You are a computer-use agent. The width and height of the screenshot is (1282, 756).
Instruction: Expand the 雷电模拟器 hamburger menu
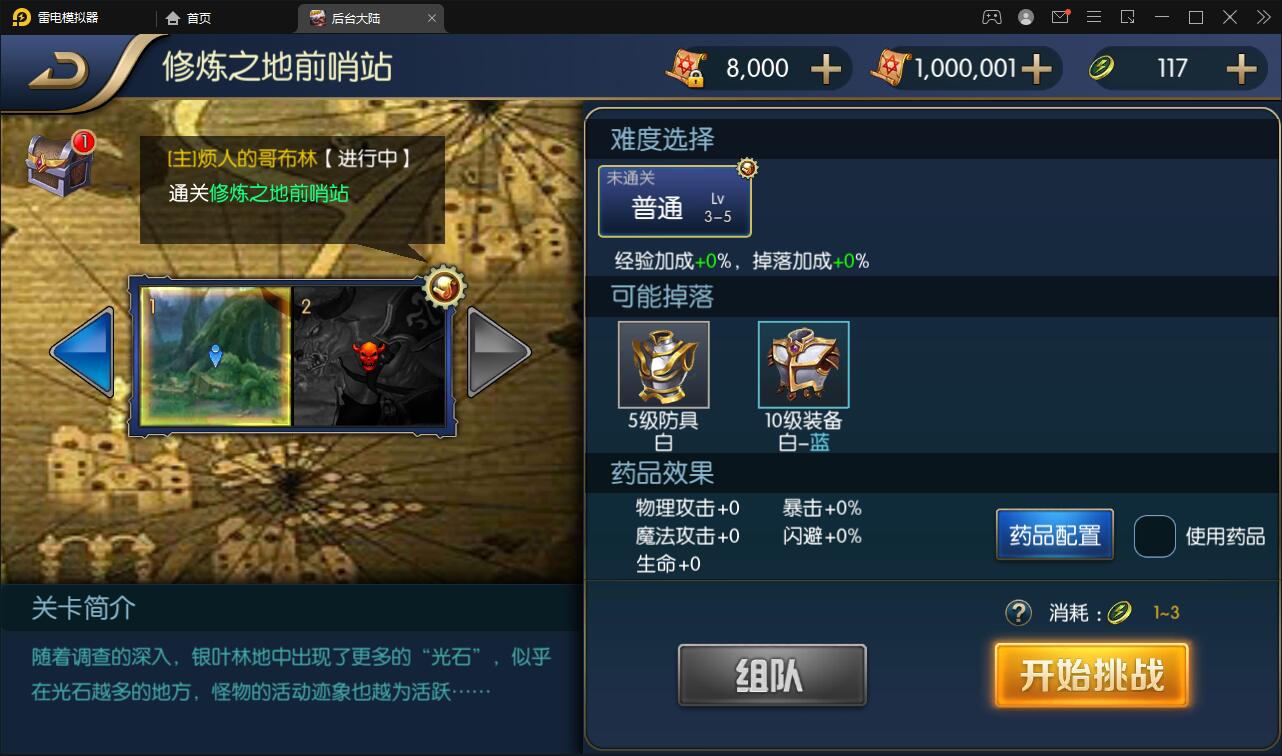pyautogui.click(x=1094, y=17)
